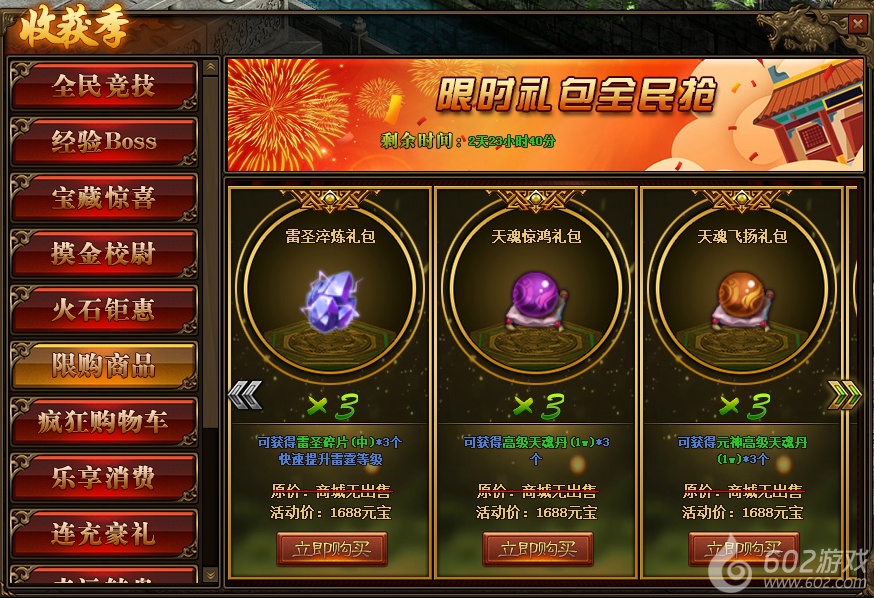
Task: Click 立即购买 under 天魂飞扬礼包
Action: point(743,549)
